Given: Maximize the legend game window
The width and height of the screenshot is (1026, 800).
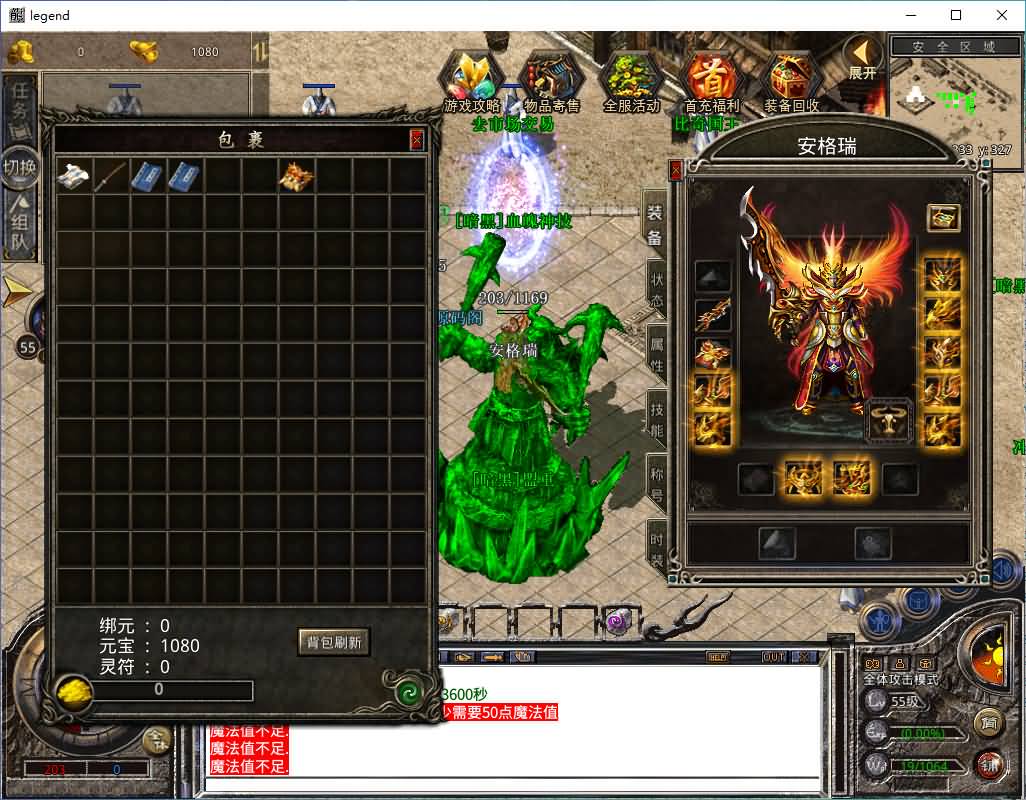Looking at the screenshot, I should [x=956, y=15].
